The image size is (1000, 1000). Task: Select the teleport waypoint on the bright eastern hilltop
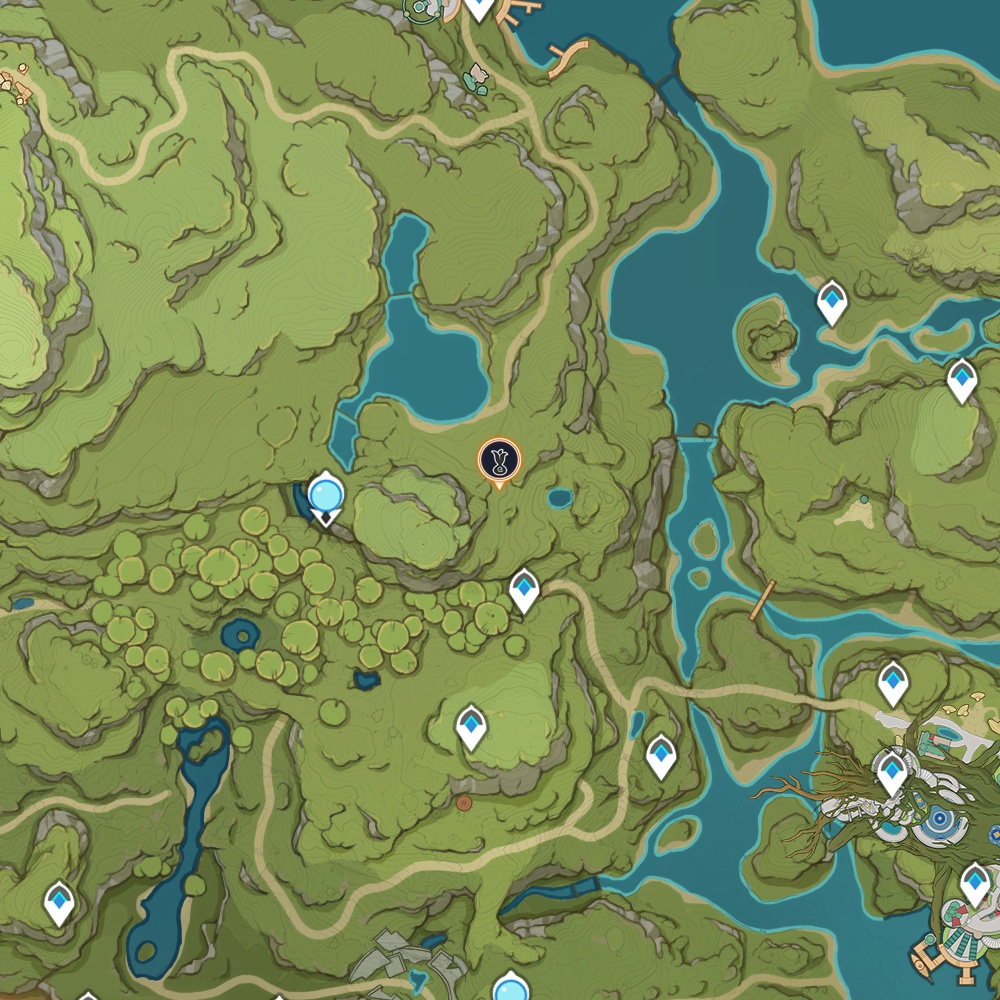coord(962,380)
